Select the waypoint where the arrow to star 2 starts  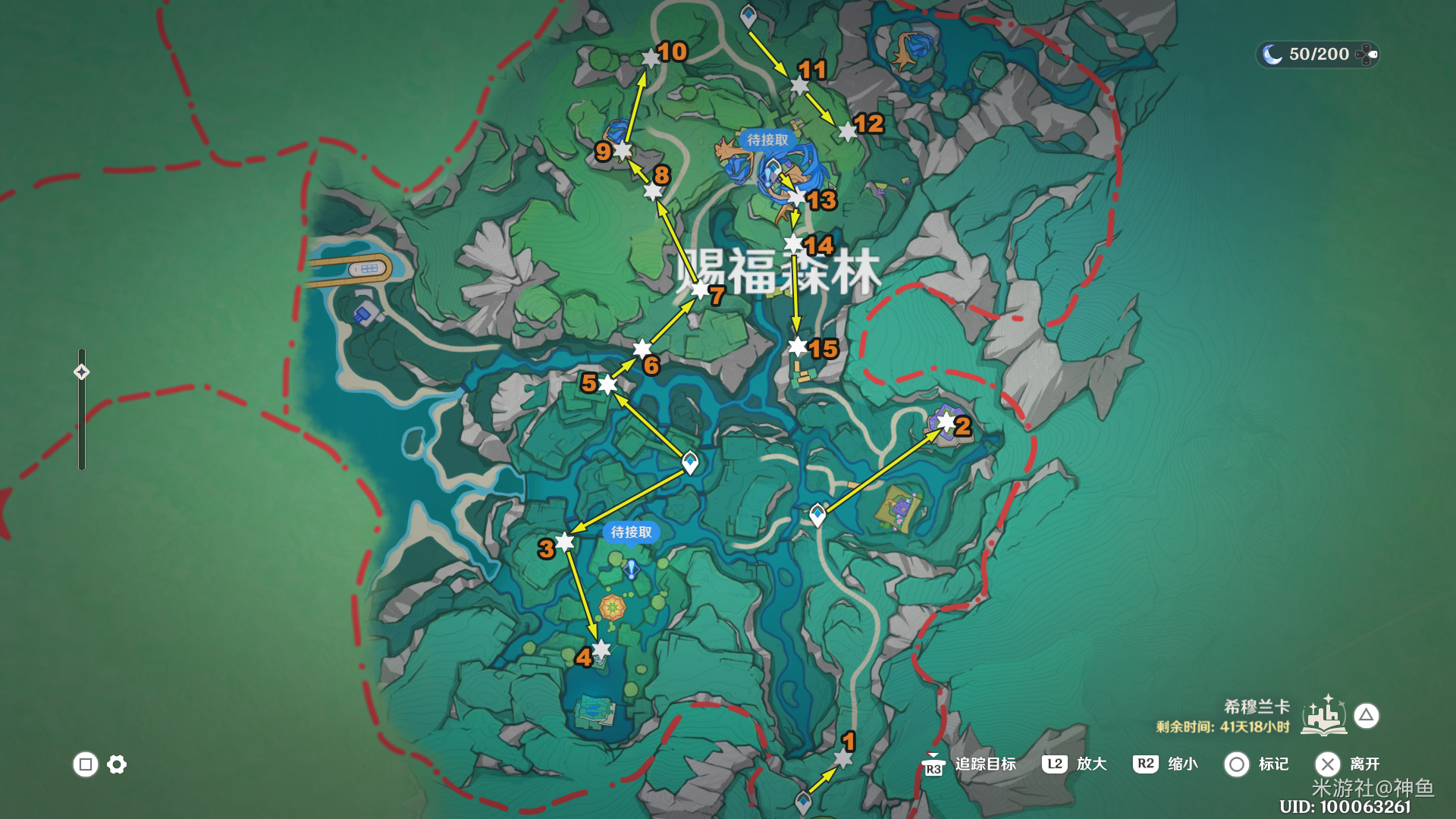817,515
